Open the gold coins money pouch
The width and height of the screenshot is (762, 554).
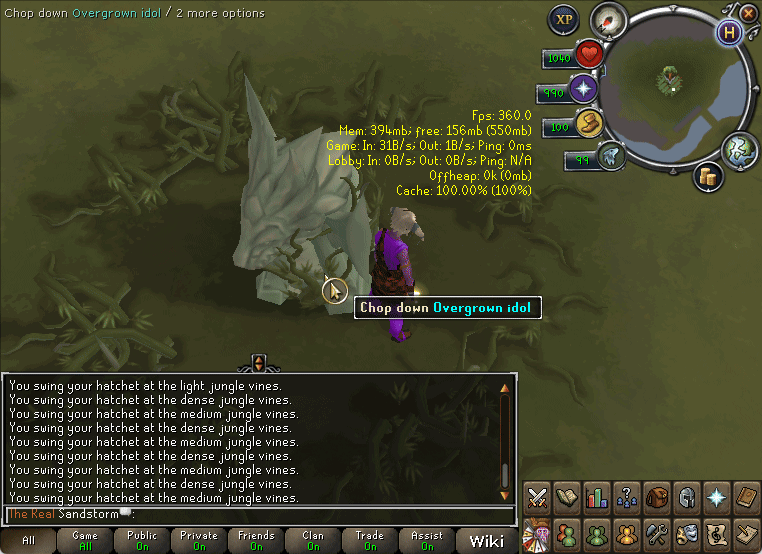709,176
